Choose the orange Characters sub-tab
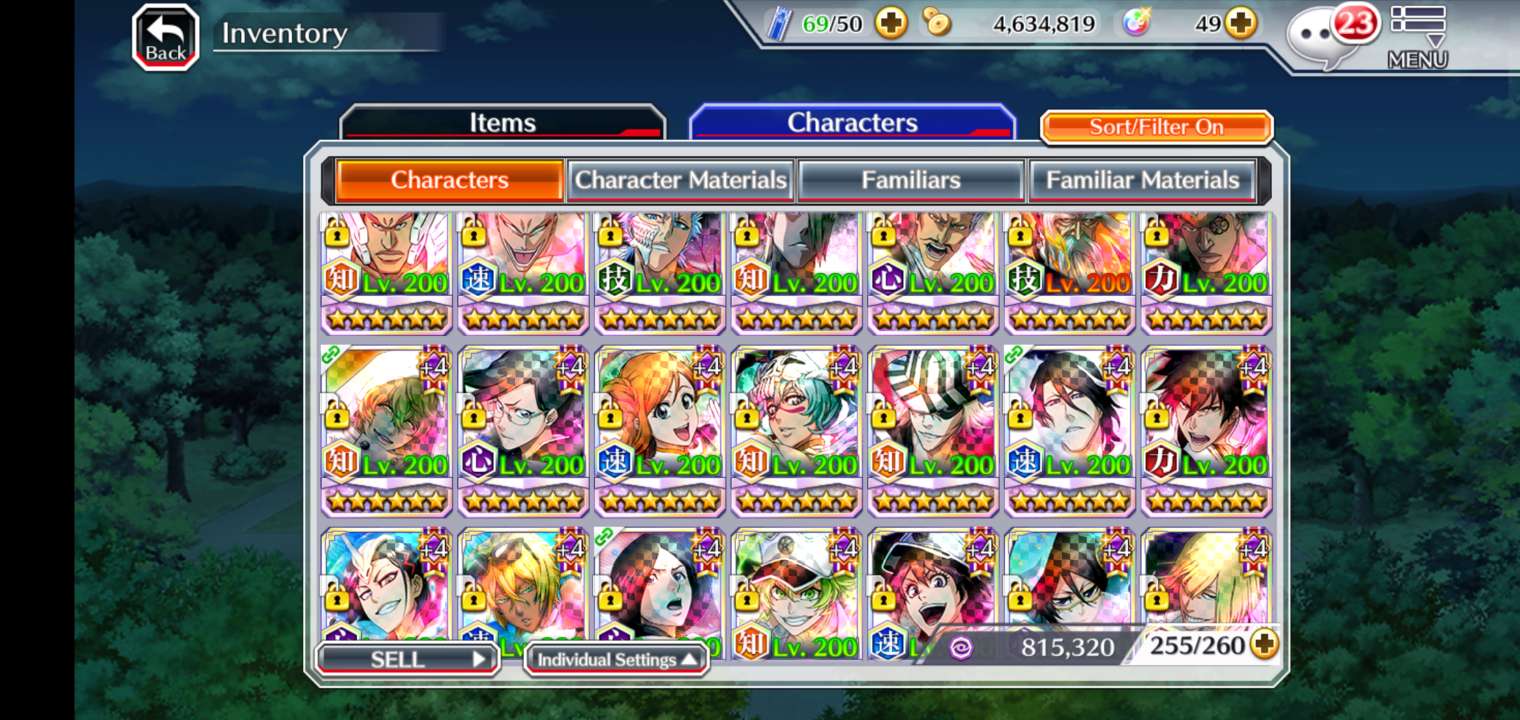 point(449,180)
